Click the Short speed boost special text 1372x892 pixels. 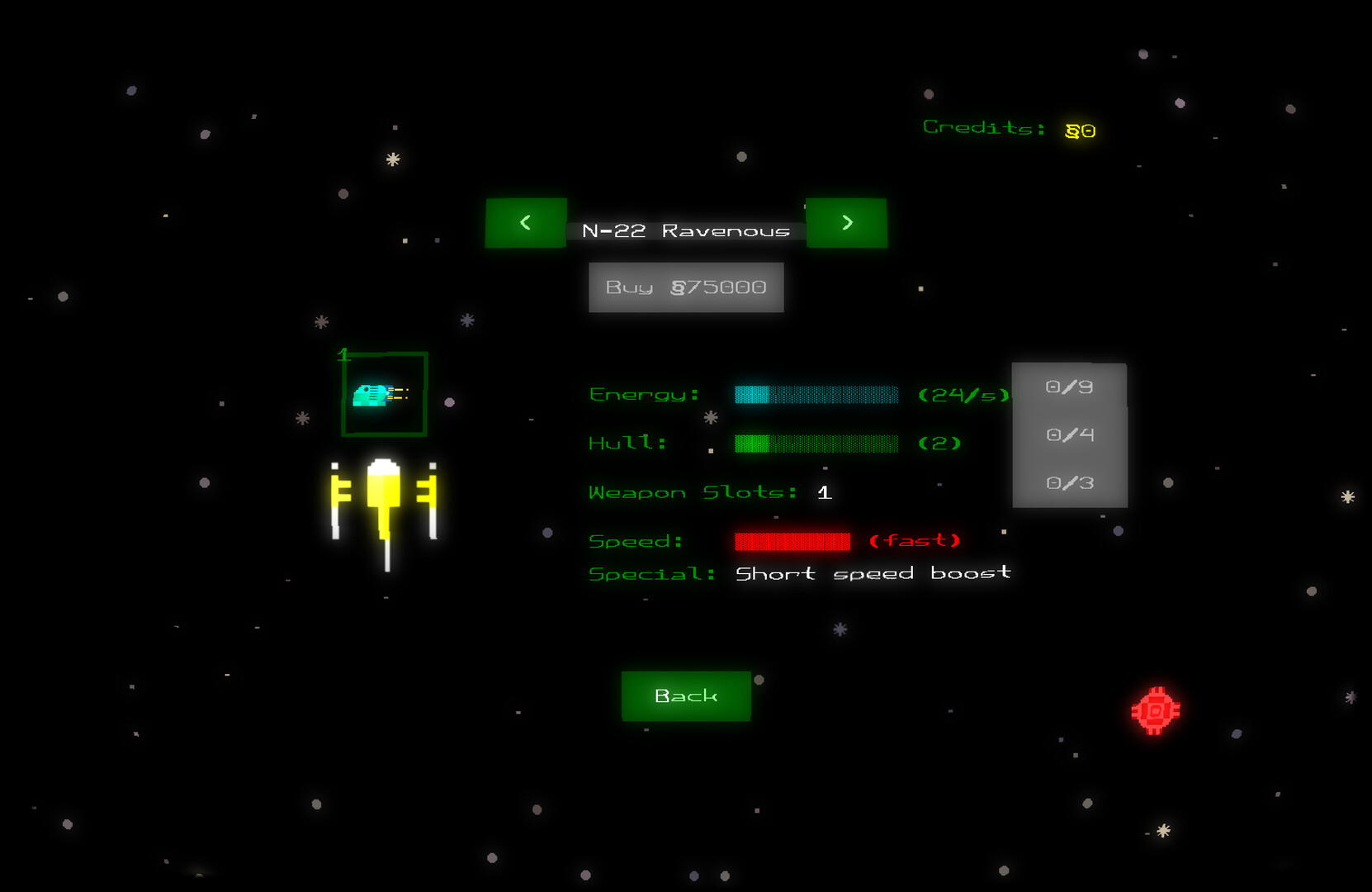click(873, 572)
